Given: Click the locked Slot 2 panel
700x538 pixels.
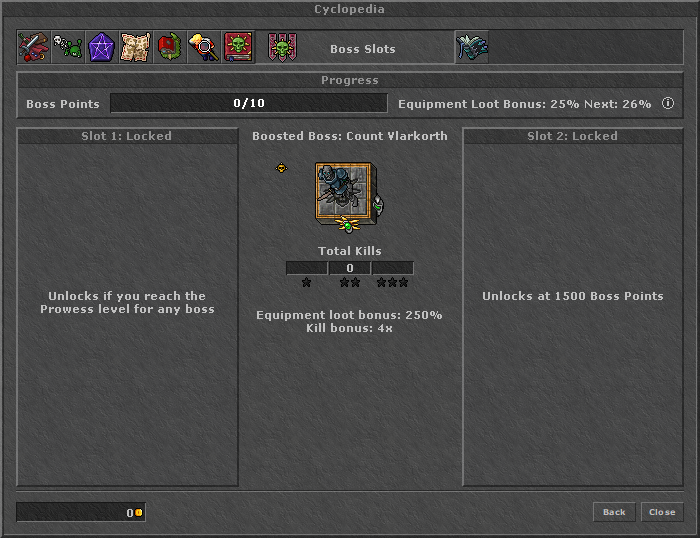Looking at the screenshot, I should [573, 306].
